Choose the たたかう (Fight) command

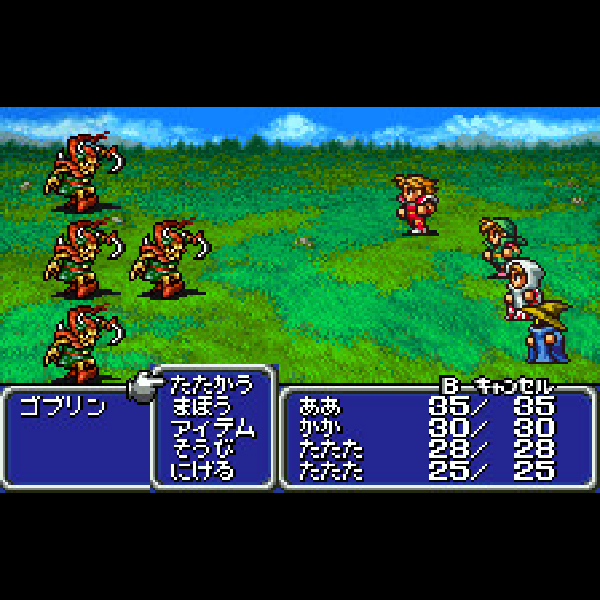(x=209, y=385)
